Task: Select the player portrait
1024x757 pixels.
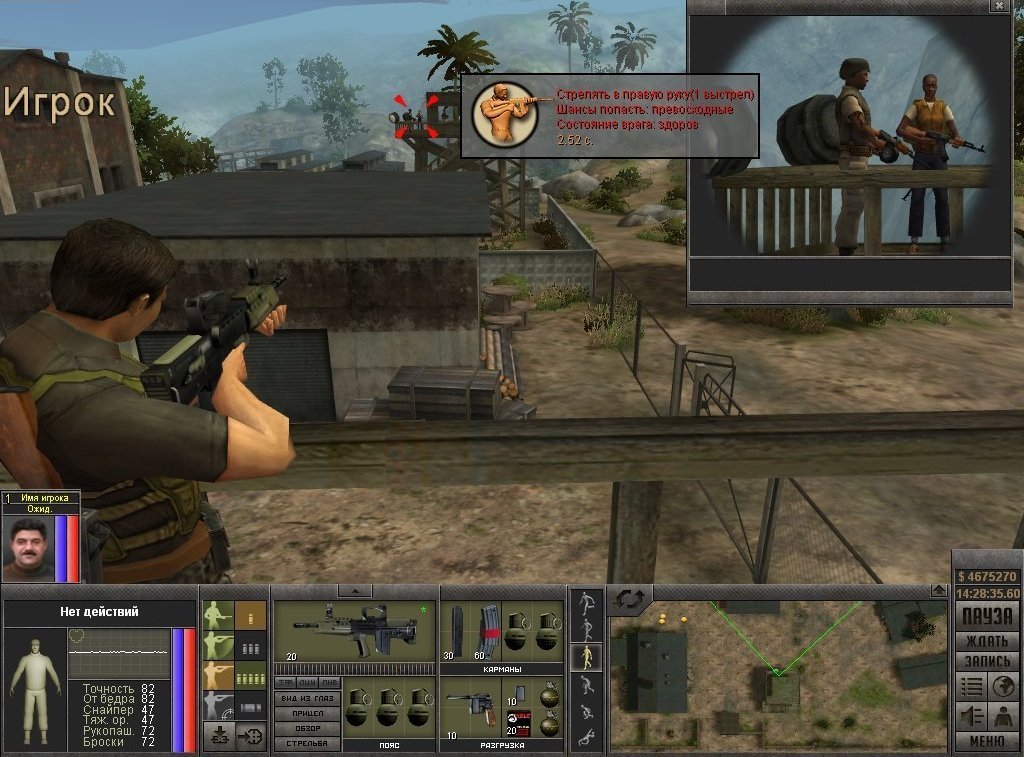Action: click(27, 548)
